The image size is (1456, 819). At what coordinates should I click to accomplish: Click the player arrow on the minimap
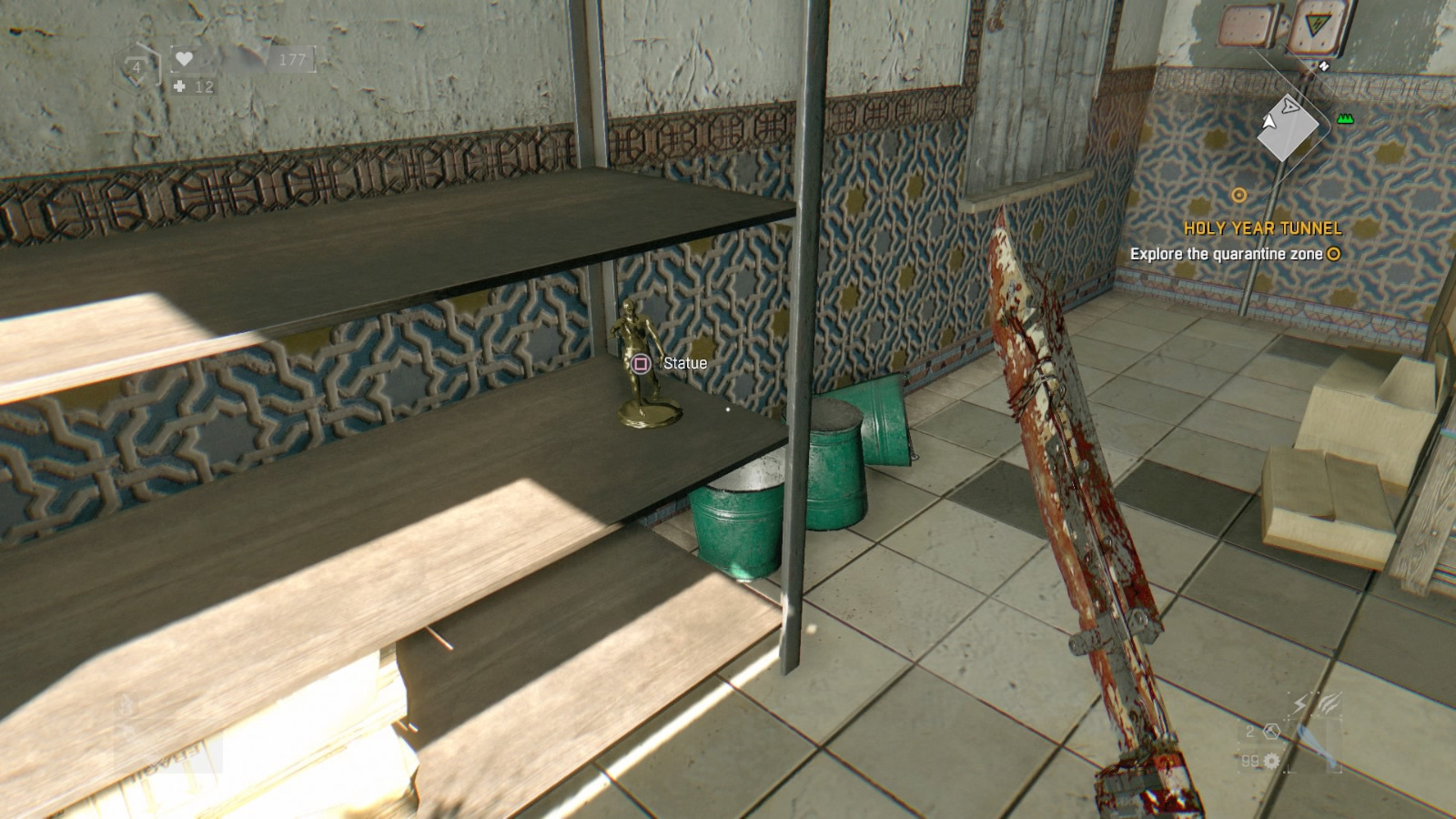coord(1269,123)
